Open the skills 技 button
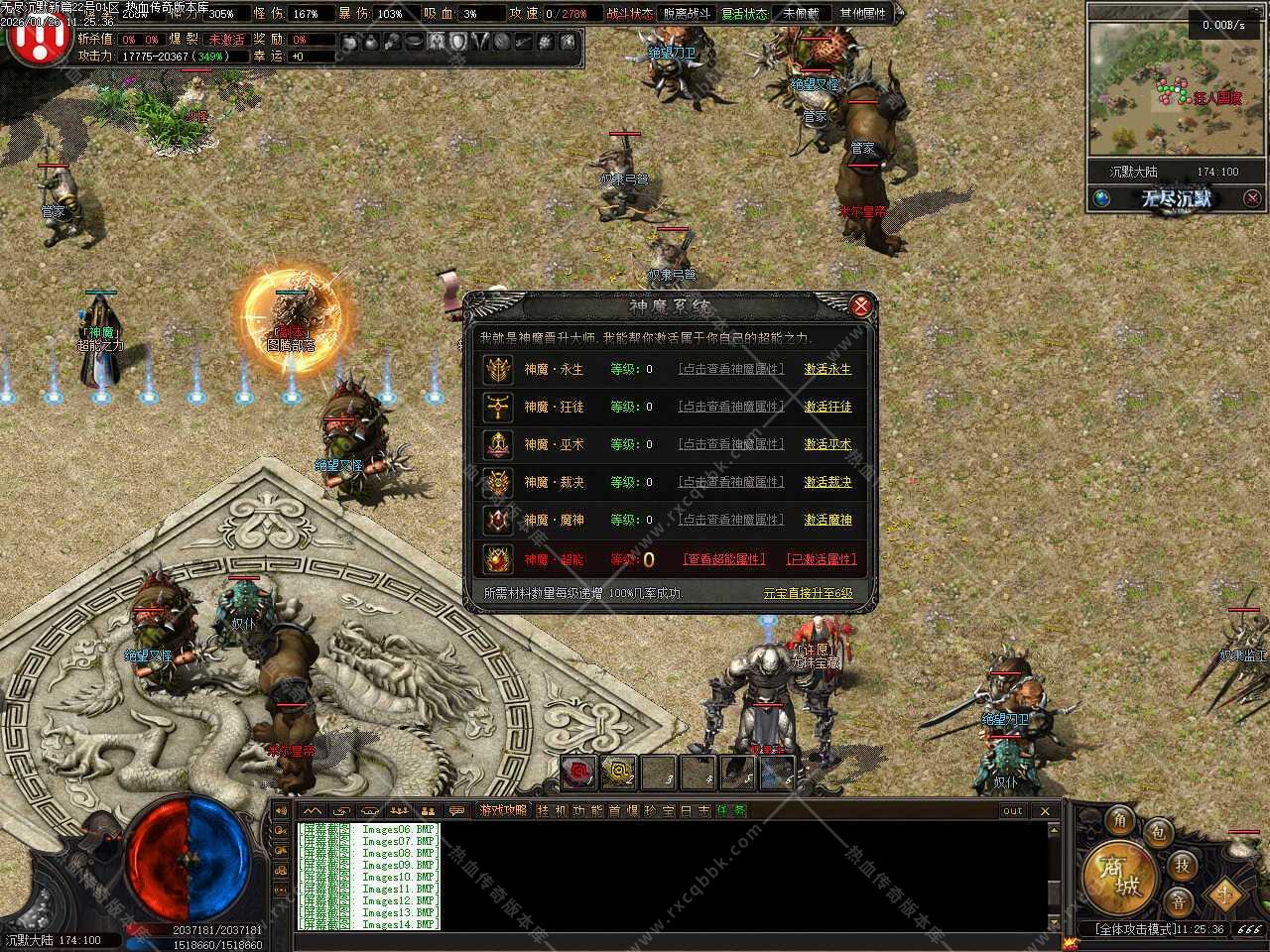The image size is (1270, 952). tap(1182, 865)
